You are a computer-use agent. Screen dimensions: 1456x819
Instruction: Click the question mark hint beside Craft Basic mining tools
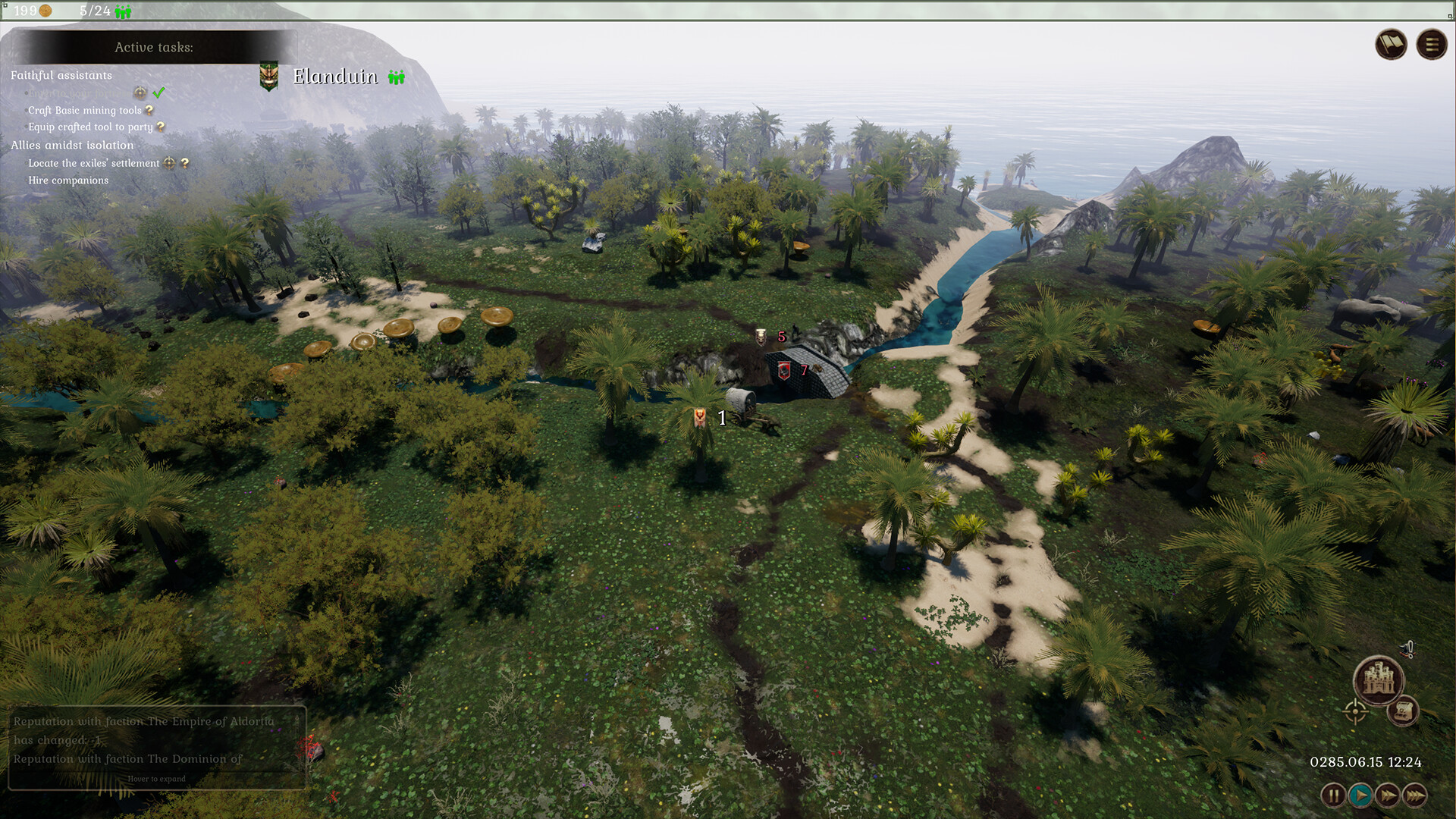(149, 110)
